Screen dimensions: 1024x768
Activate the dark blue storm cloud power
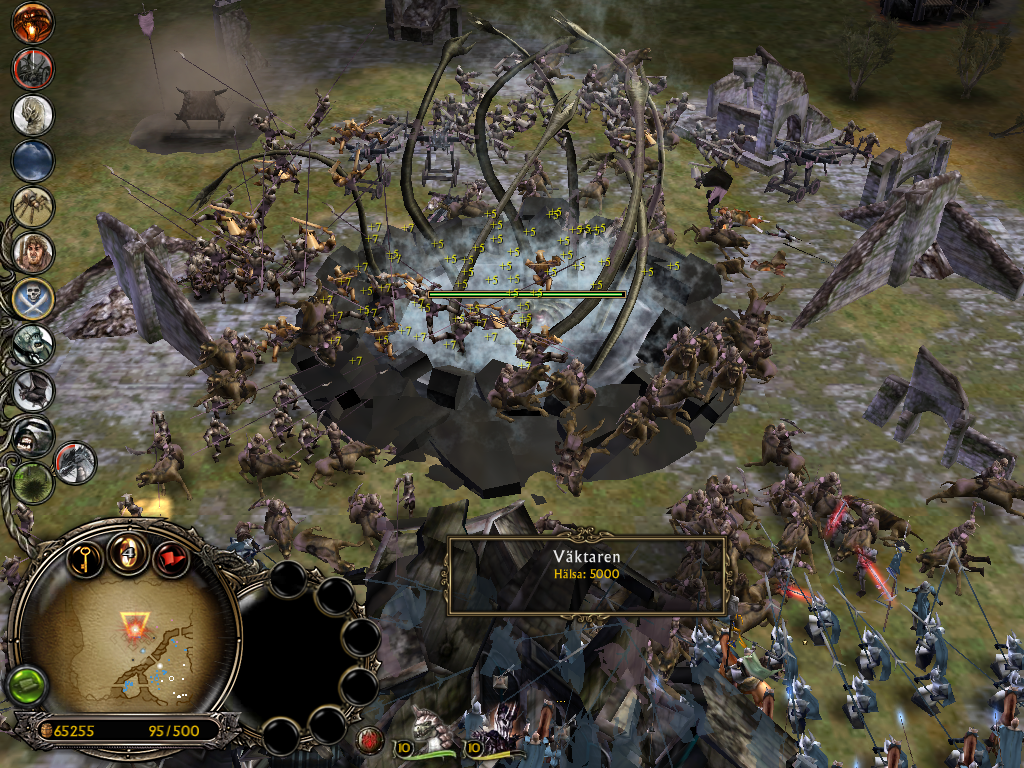(x=33, y=161)
